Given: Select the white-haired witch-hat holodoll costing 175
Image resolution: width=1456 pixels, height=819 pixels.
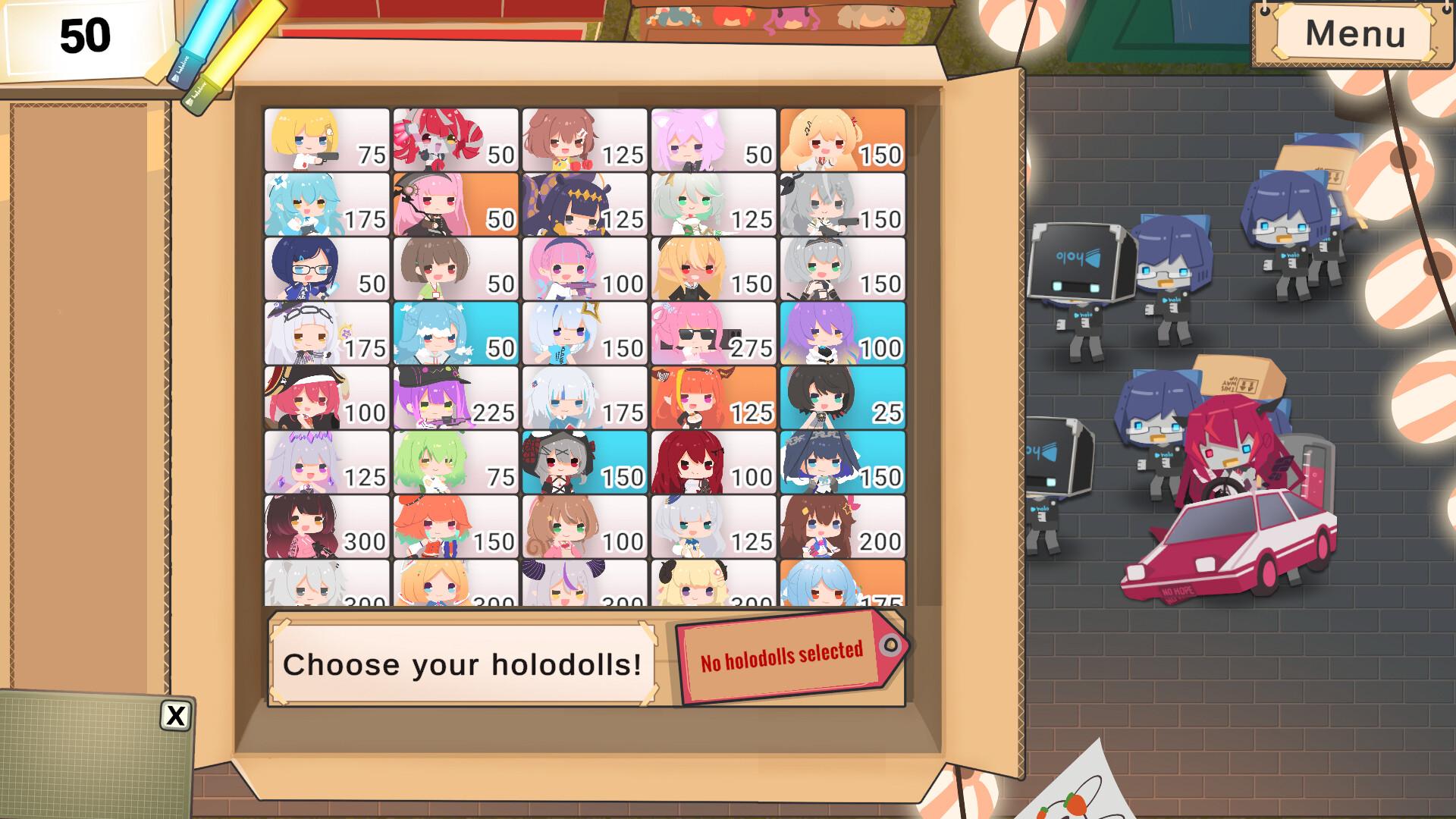Looking at the screenshot, I should pyautogui.click(x=326, y=334).
